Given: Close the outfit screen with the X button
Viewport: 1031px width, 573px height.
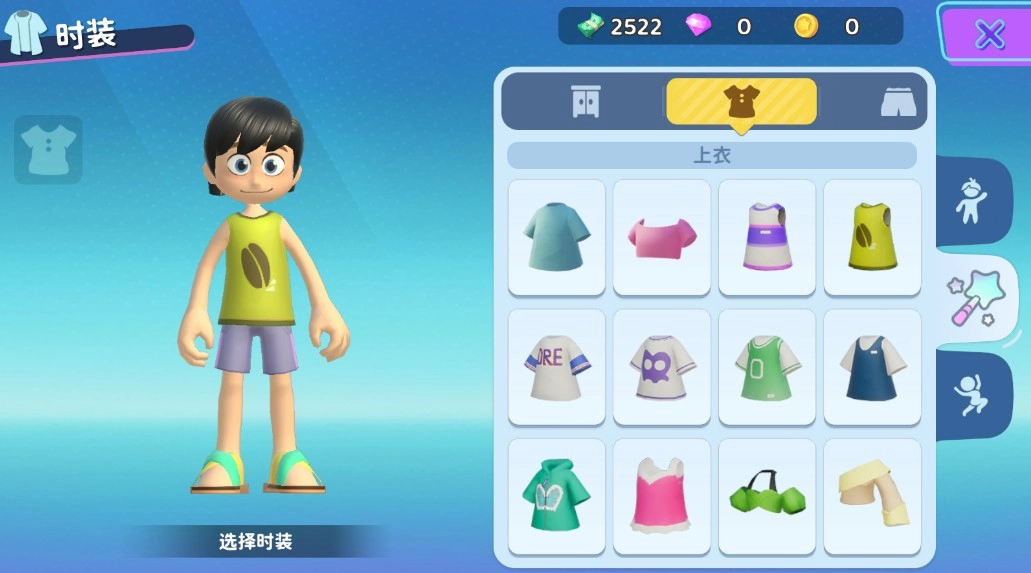Looking at the screenshot, I should pyautogui.click(x=989, y=35).
